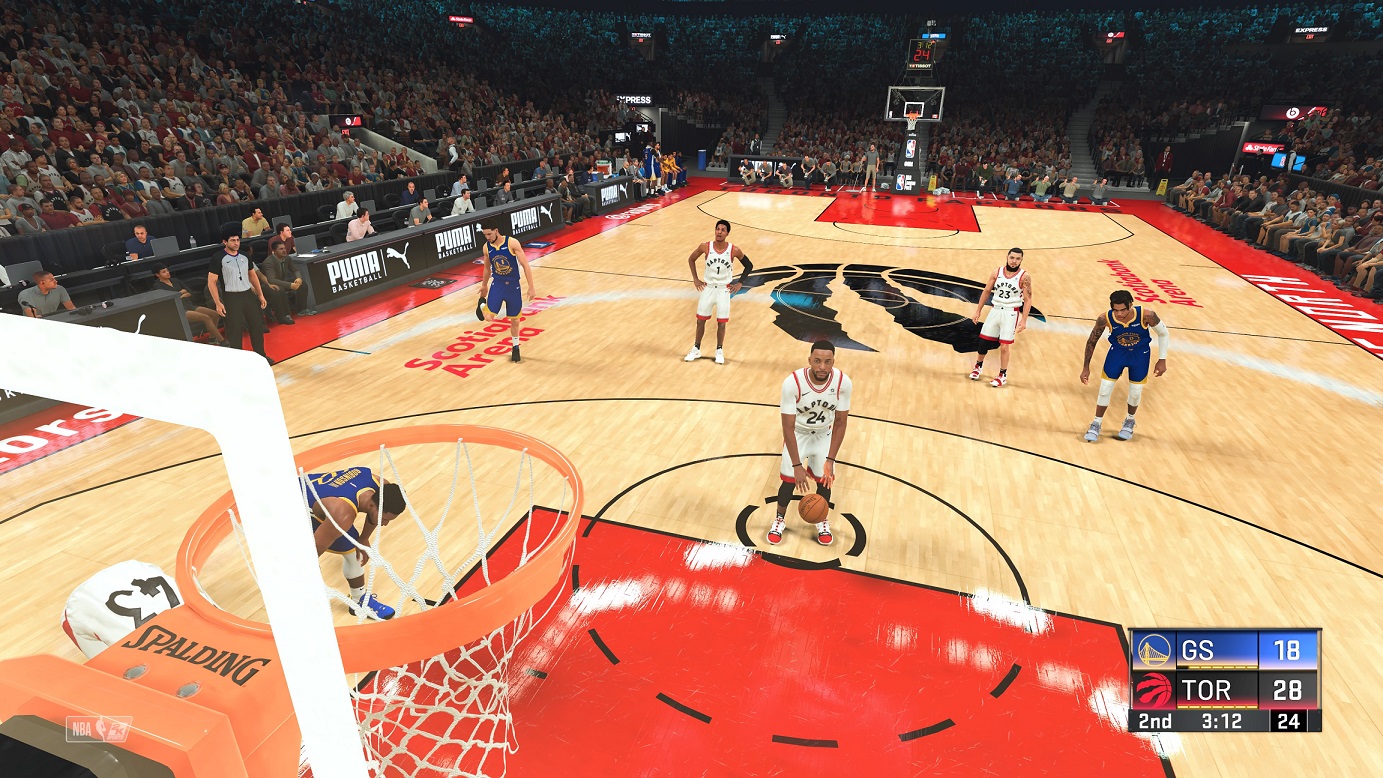Click the 2nd quarter indicator
This screenshot has width=1383, height=778.
pyautogui.click(x=1155, y=720)
